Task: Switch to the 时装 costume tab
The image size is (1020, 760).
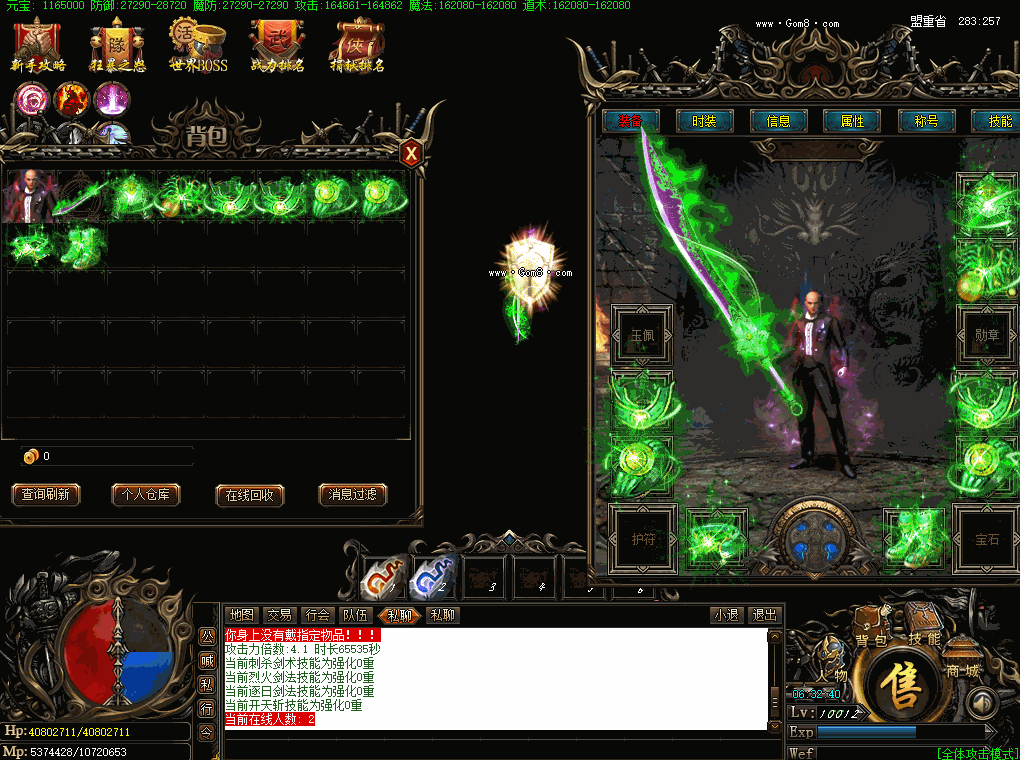Action: click(x=704, y=121)
